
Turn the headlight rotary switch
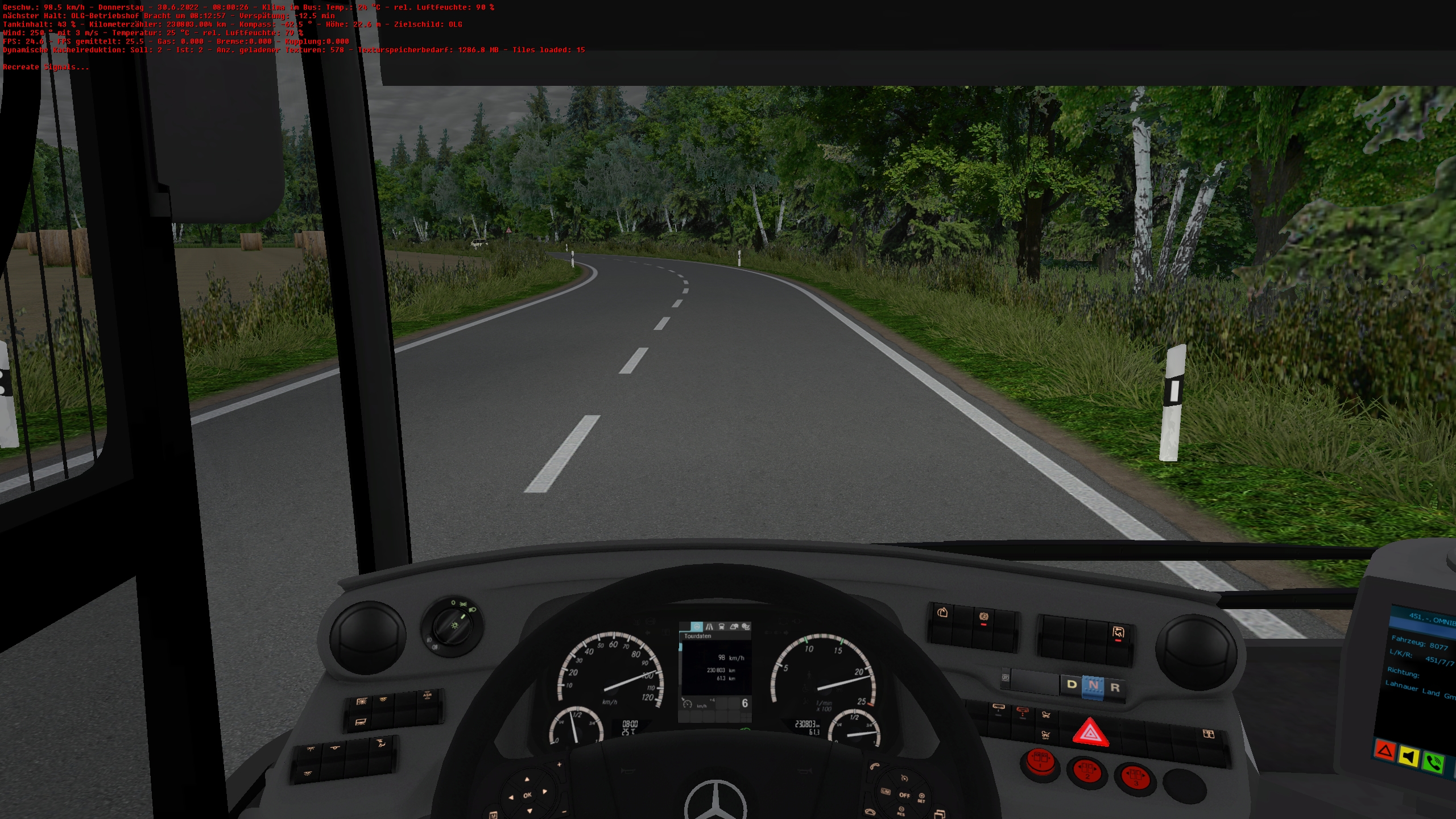(451, 626)
